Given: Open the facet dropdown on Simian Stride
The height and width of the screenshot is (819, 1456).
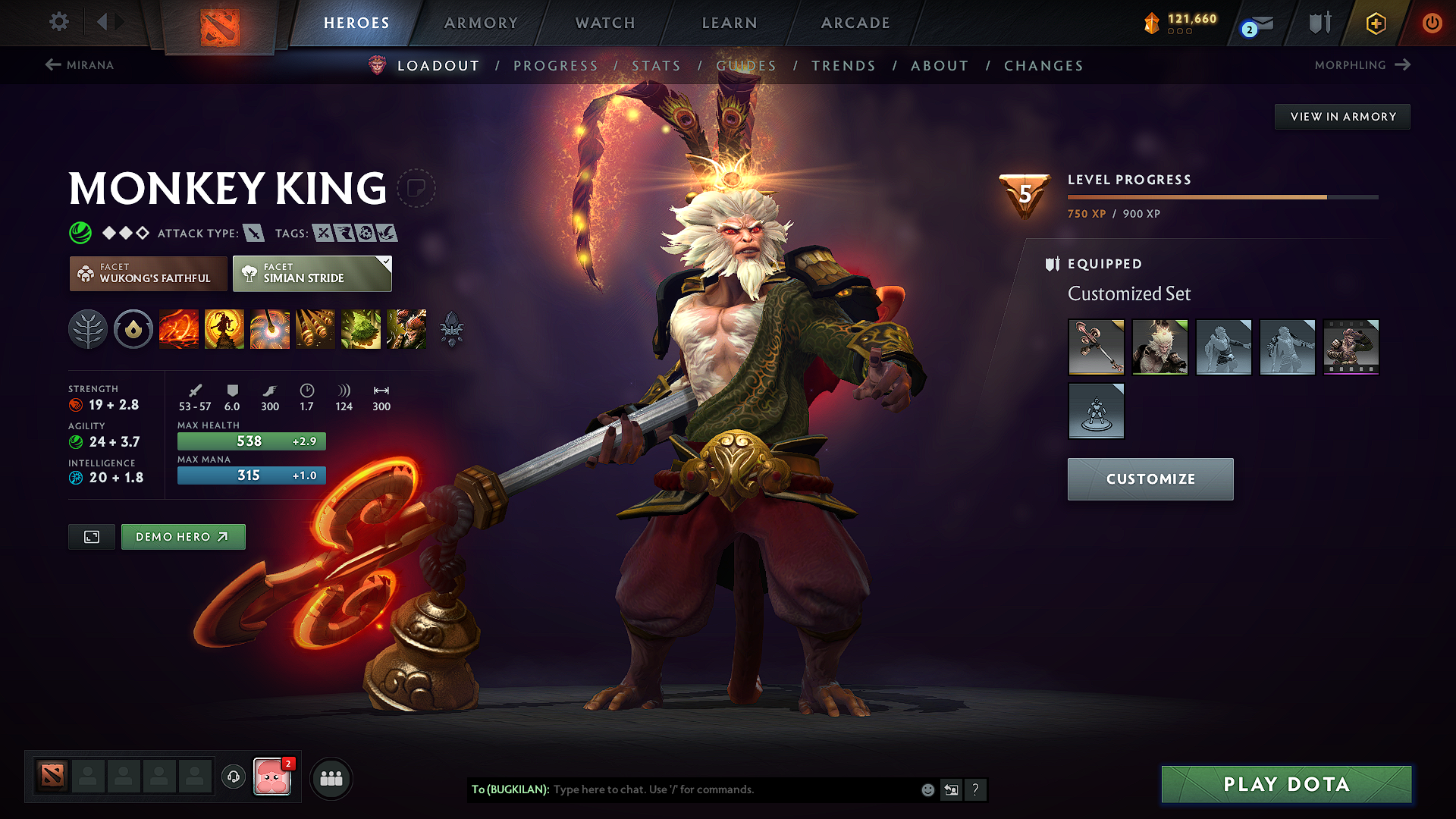Looking at the screenshot, I should click(x=387, y=262).
